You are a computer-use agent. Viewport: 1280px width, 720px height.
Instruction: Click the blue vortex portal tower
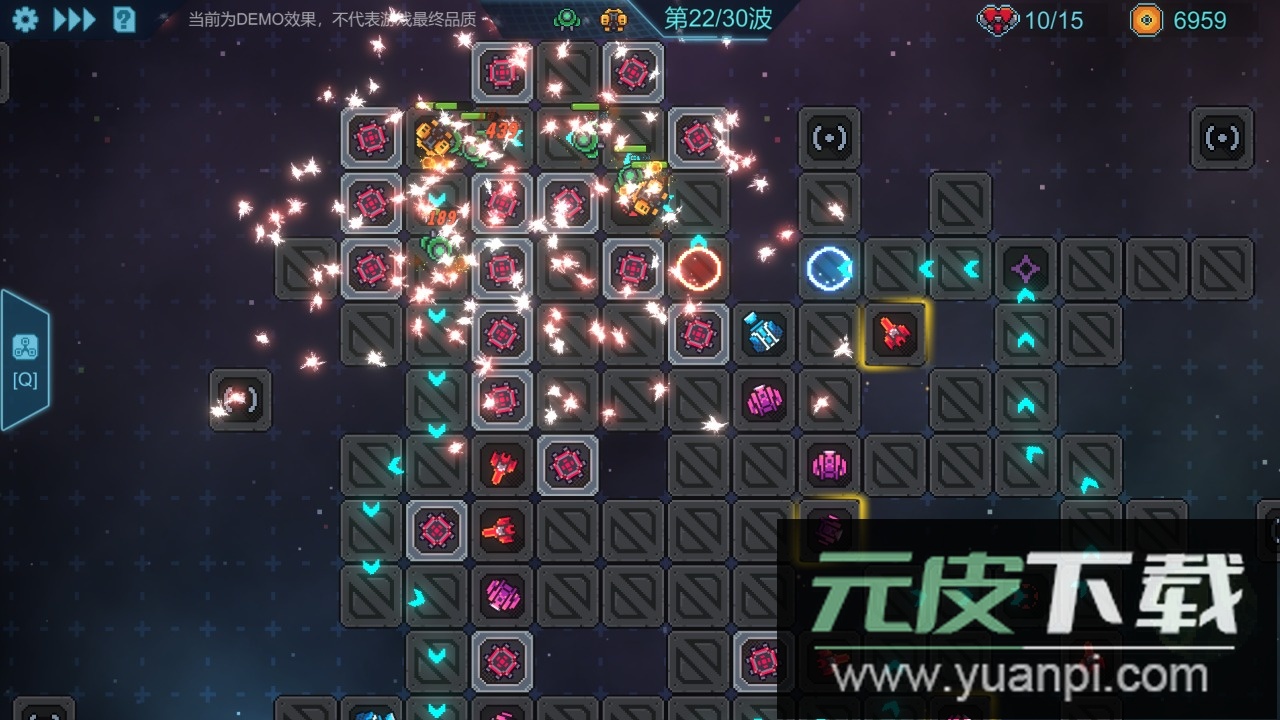tap(828, 267)
